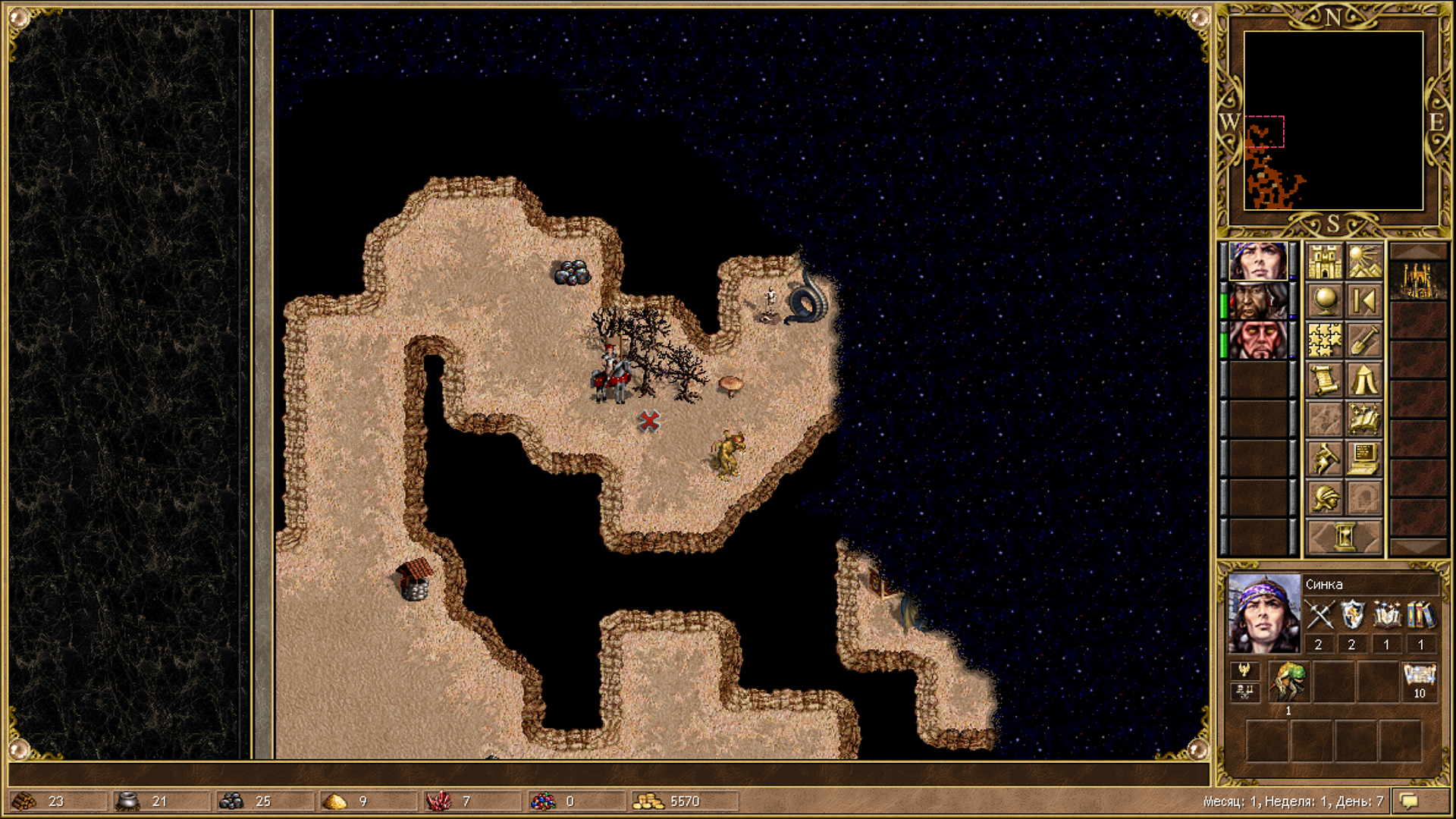Viewport: 1456px width, 819px height.
Task: Open adventure options with the running figure
Action: point(1325,458)
